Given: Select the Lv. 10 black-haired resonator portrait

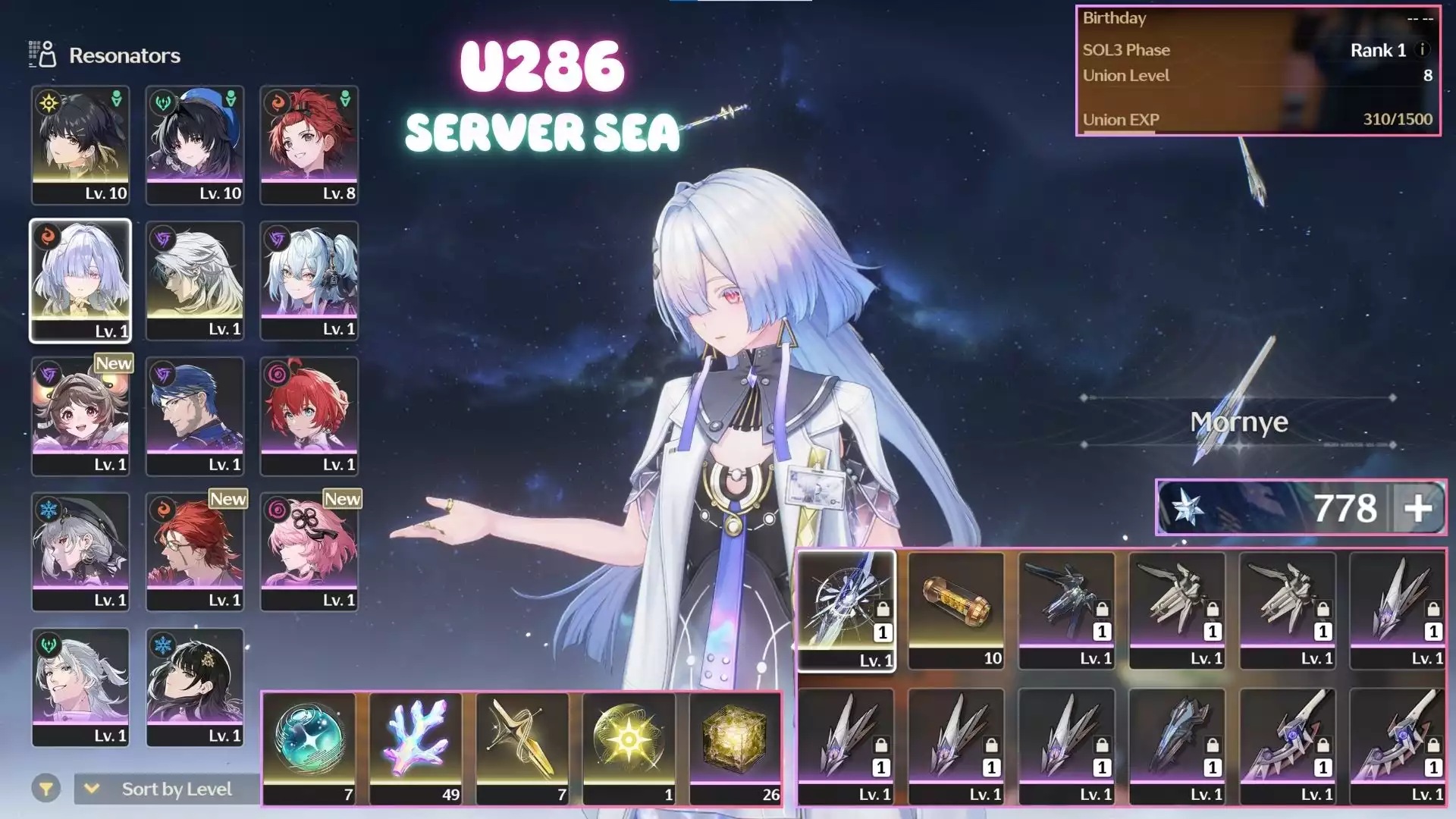Looking at the screenshot, I should [80, 145].
